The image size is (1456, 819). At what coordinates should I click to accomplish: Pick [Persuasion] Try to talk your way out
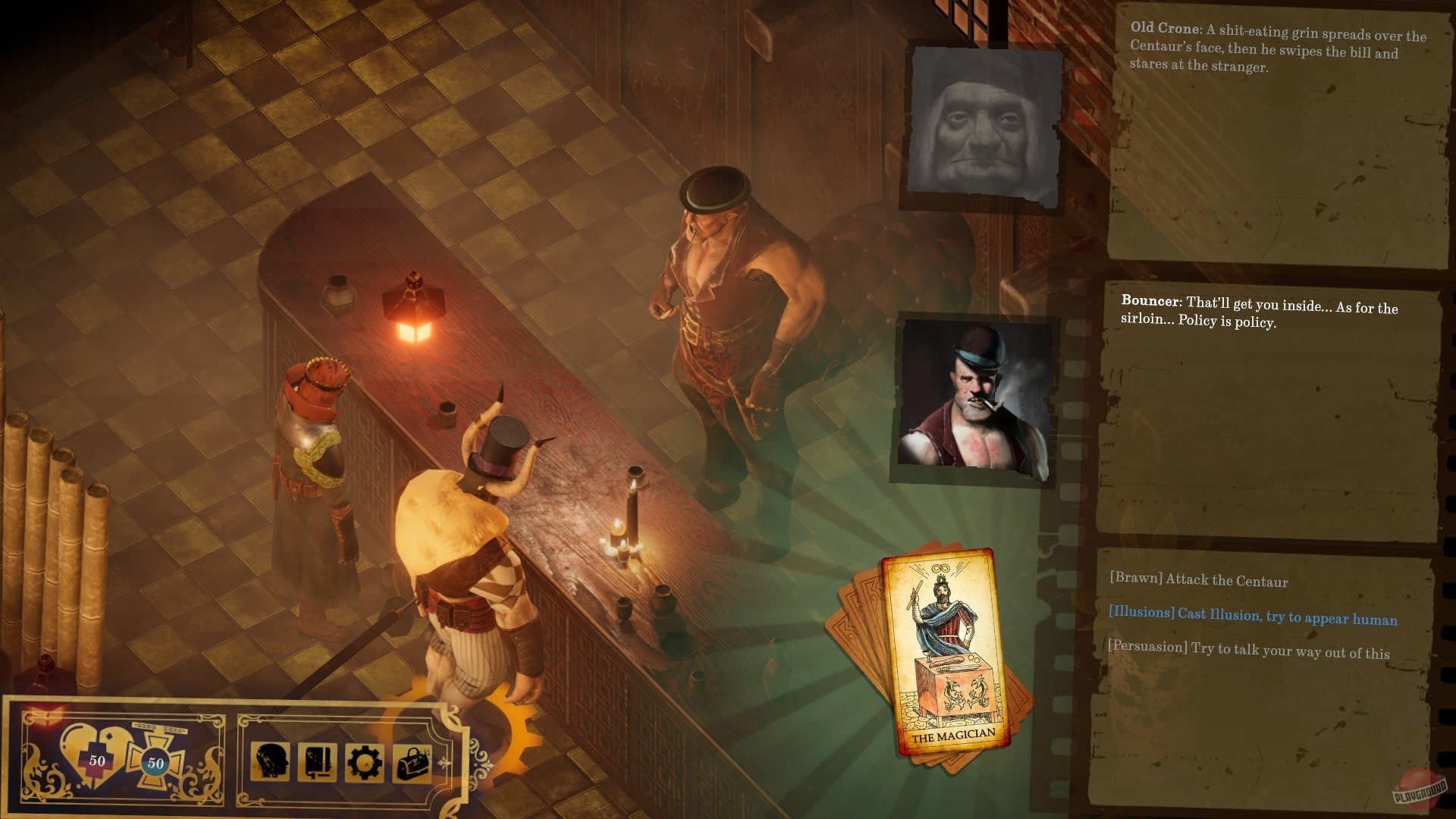pos(1250,651)
